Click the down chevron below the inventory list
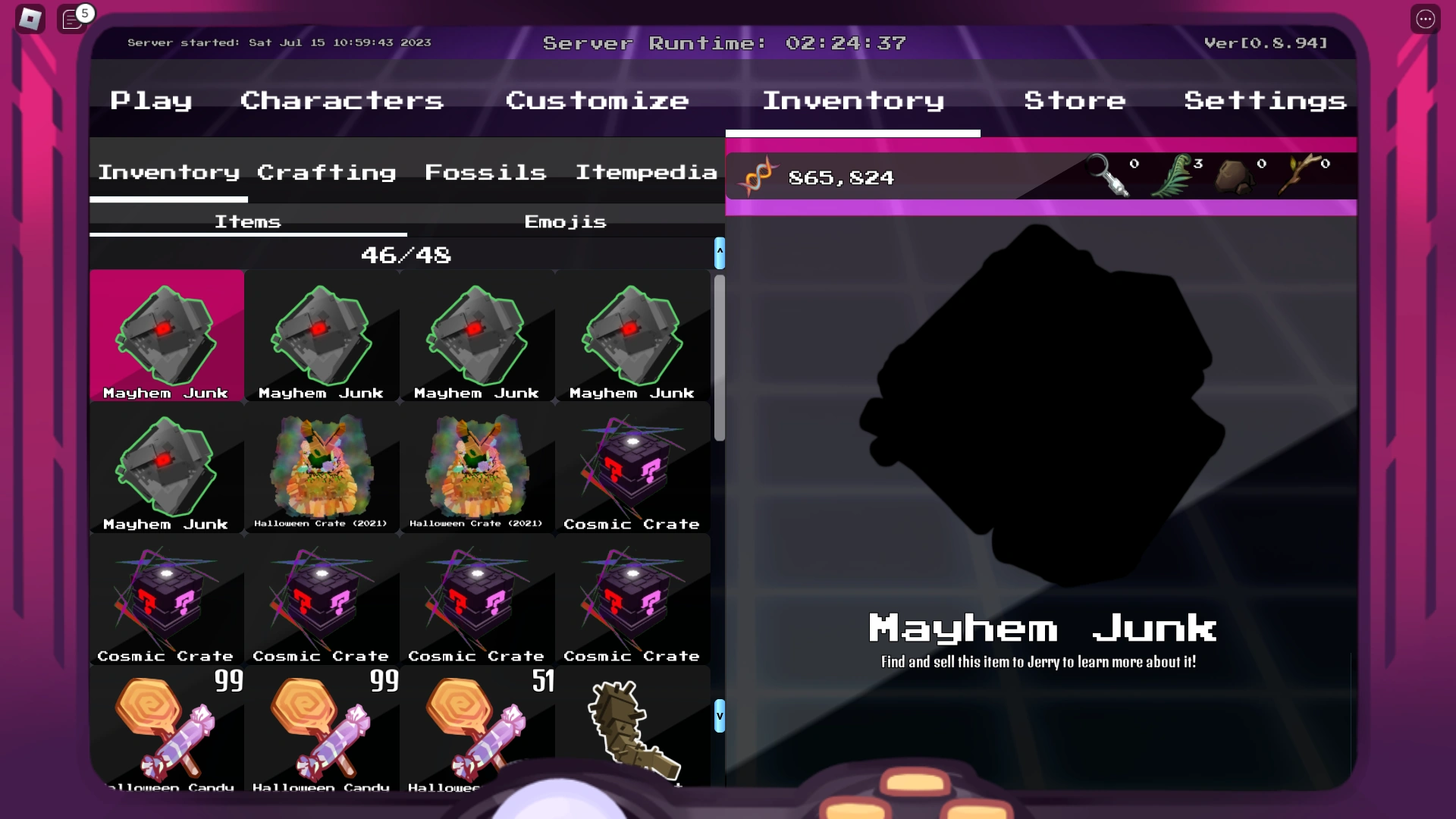Image resolution: width=1456 pixels, height=819 pixels. coord(719,716)
